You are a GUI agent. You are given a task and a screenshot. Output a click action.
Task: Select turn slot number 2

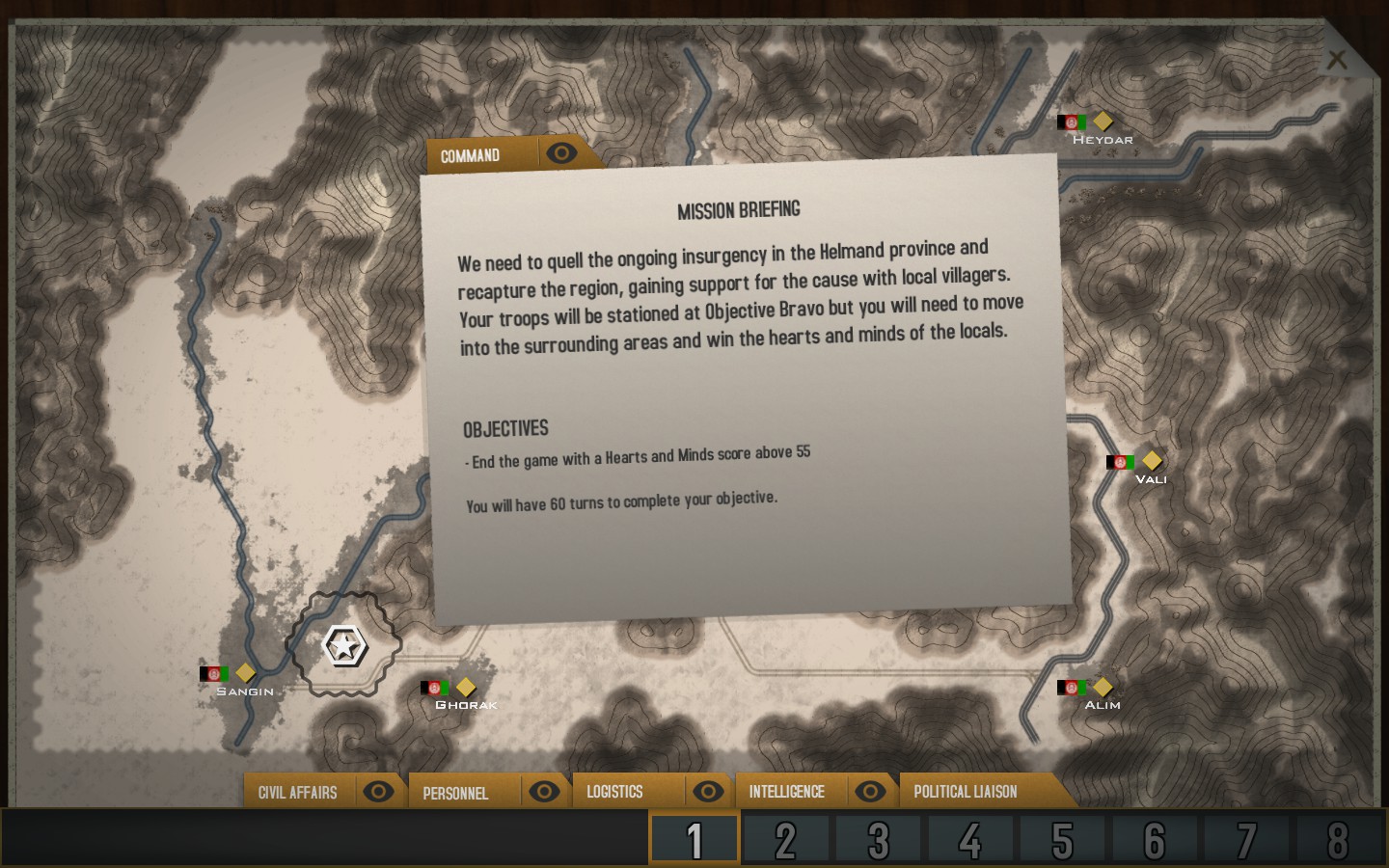[x=786, y=840]
